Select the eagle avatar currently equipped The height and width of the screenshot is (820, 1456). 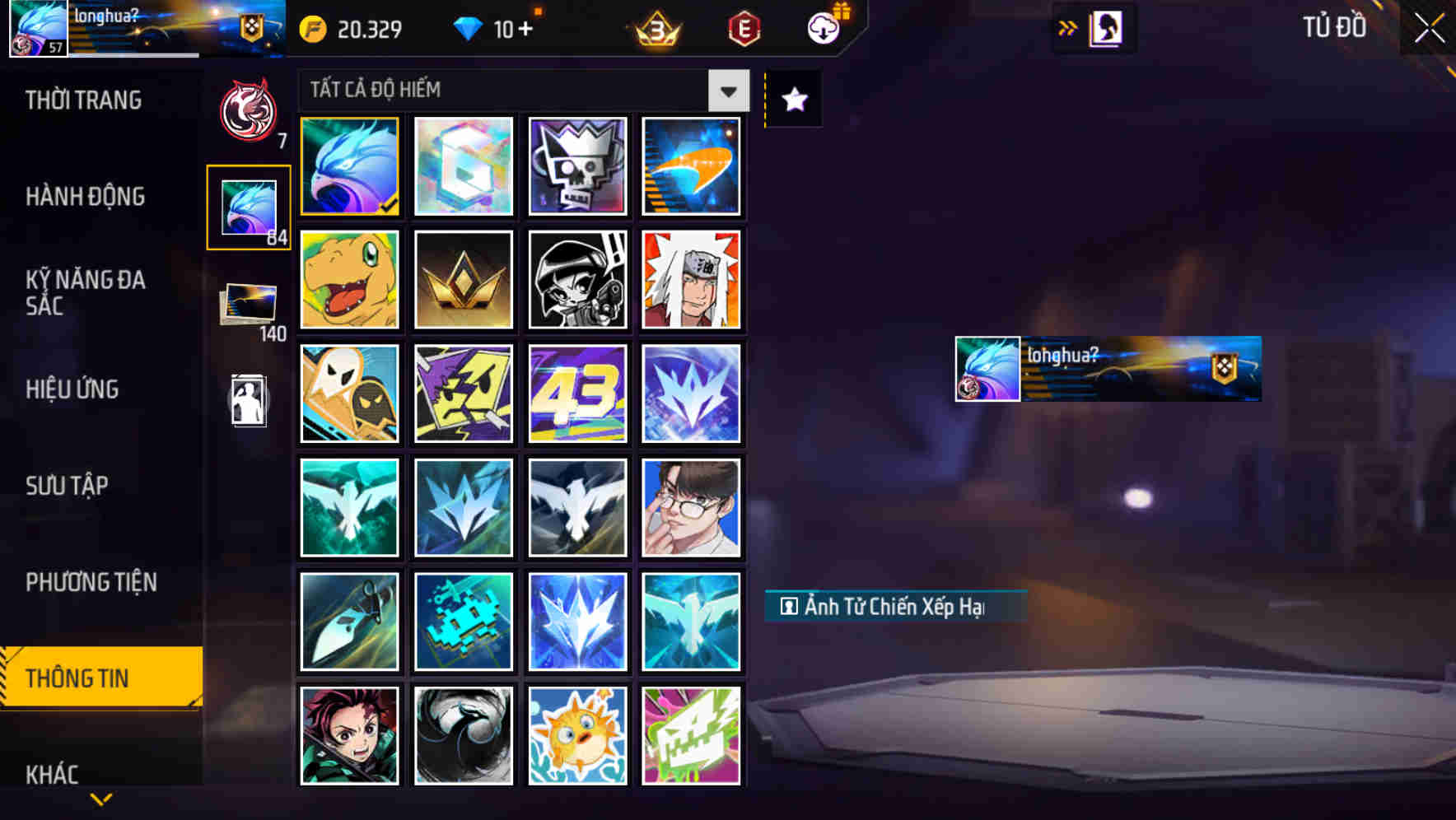(349, 167)
